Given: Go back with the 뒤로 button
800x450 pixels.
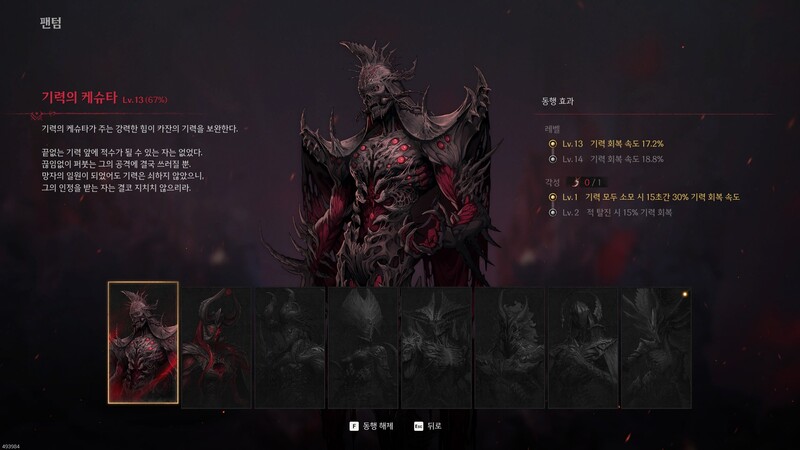Looking at the screenshot, I should point(426,425).
